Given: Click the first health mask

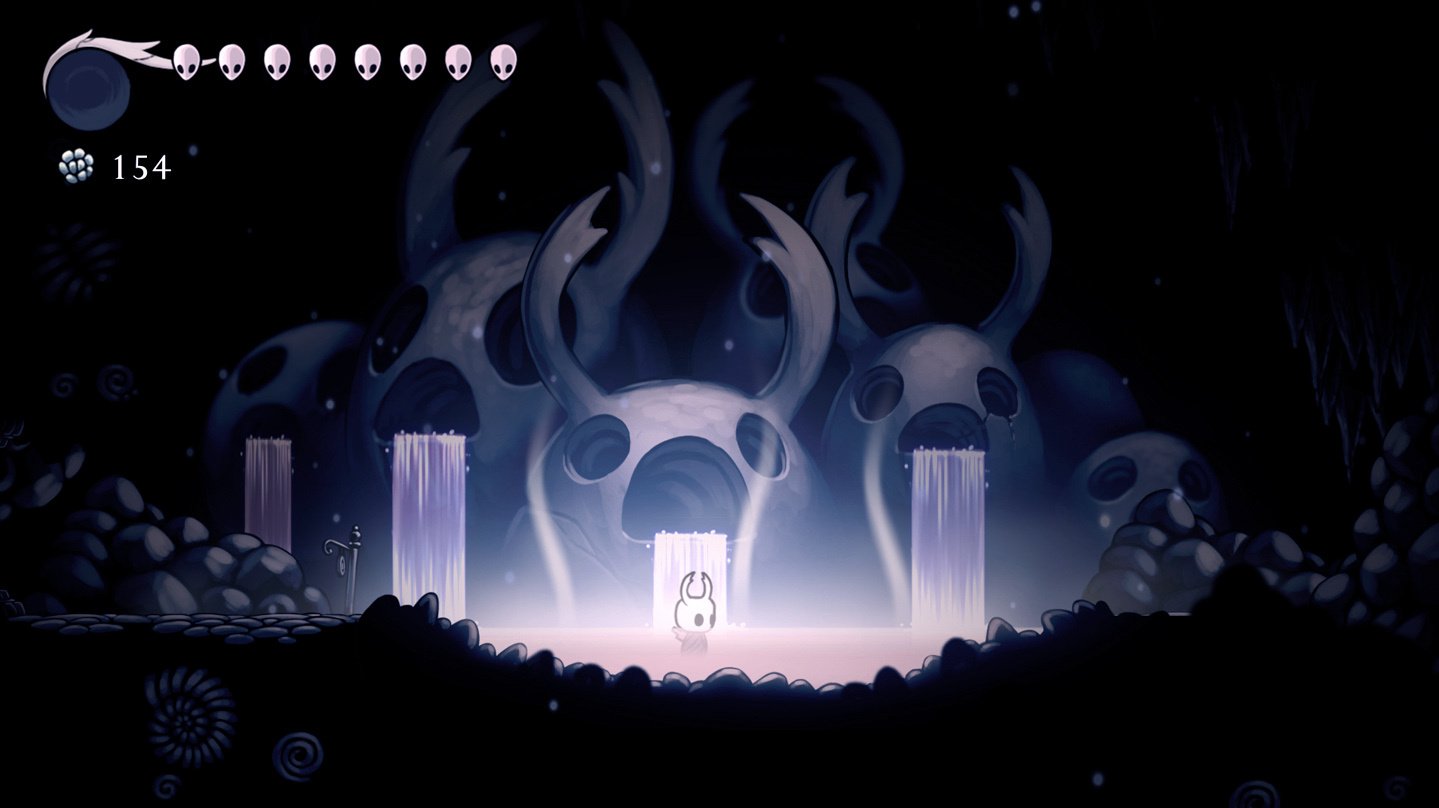Looking at the screenshot, I should coord(186,62).
